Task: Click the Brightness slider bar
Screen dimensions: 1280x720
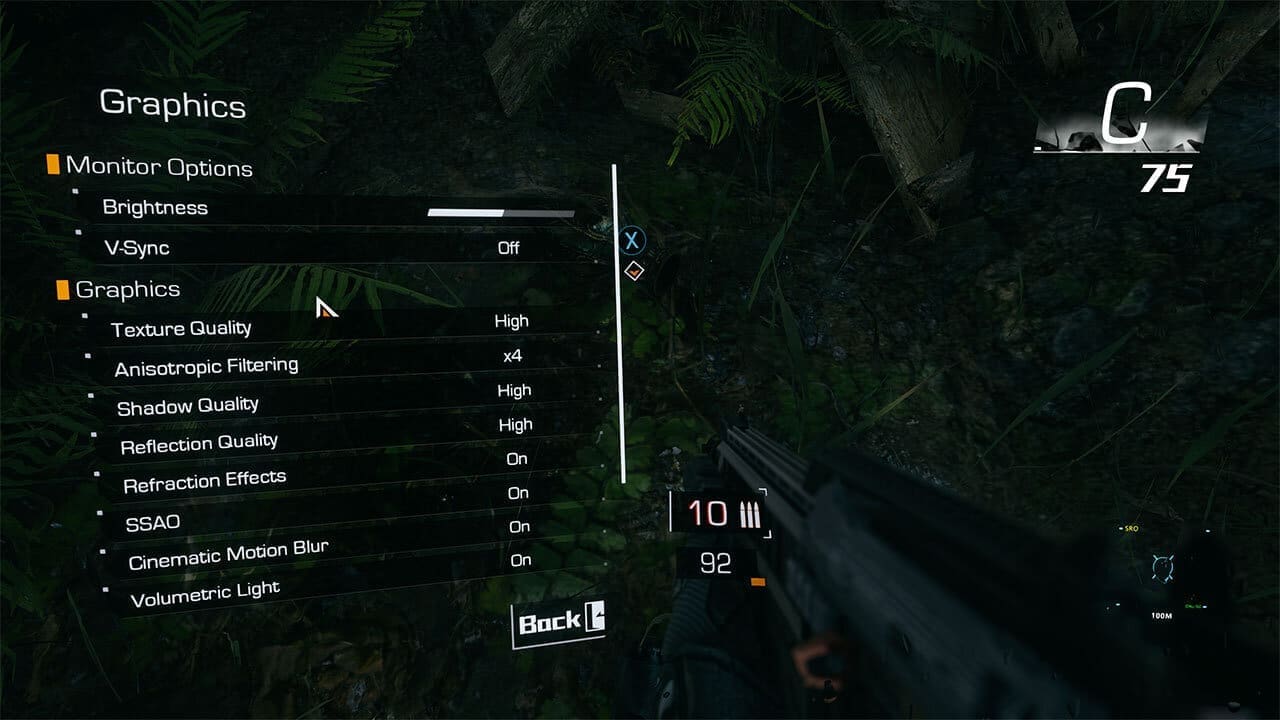Action: (499, 213)
